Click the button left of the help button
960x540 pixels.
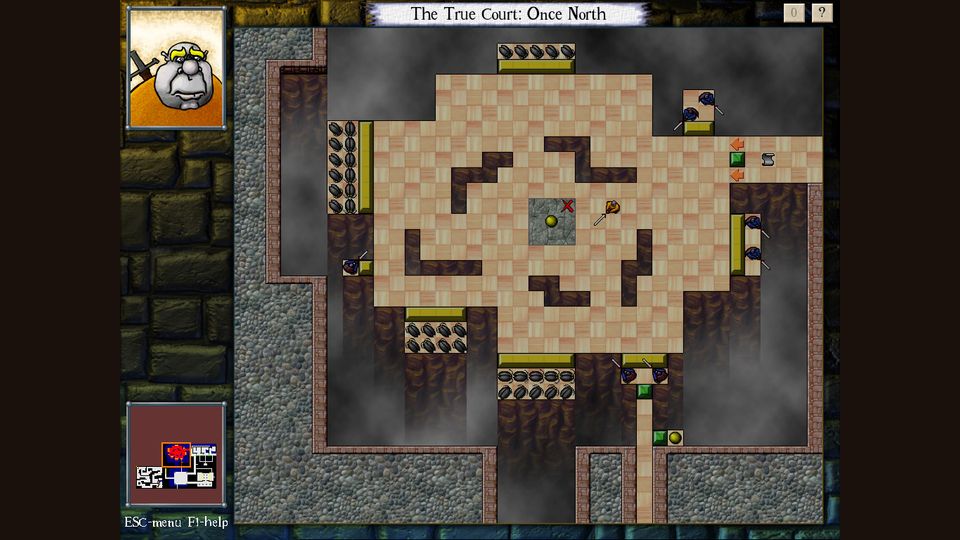pos(794,13)
